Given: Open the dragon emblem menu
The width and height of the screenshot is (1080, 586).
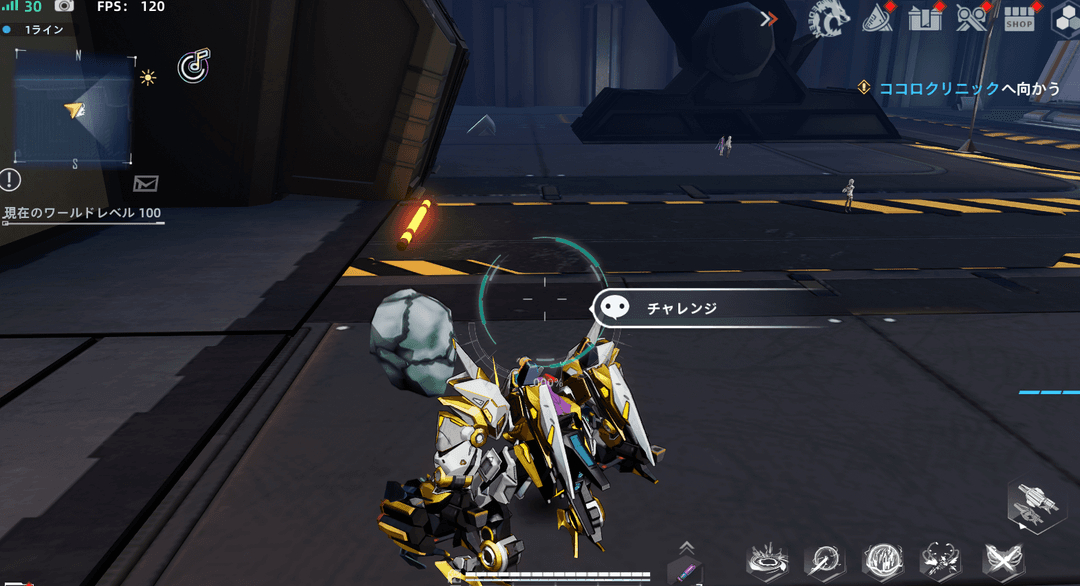Looking at the screenshot, I should pyautogui.click(x=827, y=18).
